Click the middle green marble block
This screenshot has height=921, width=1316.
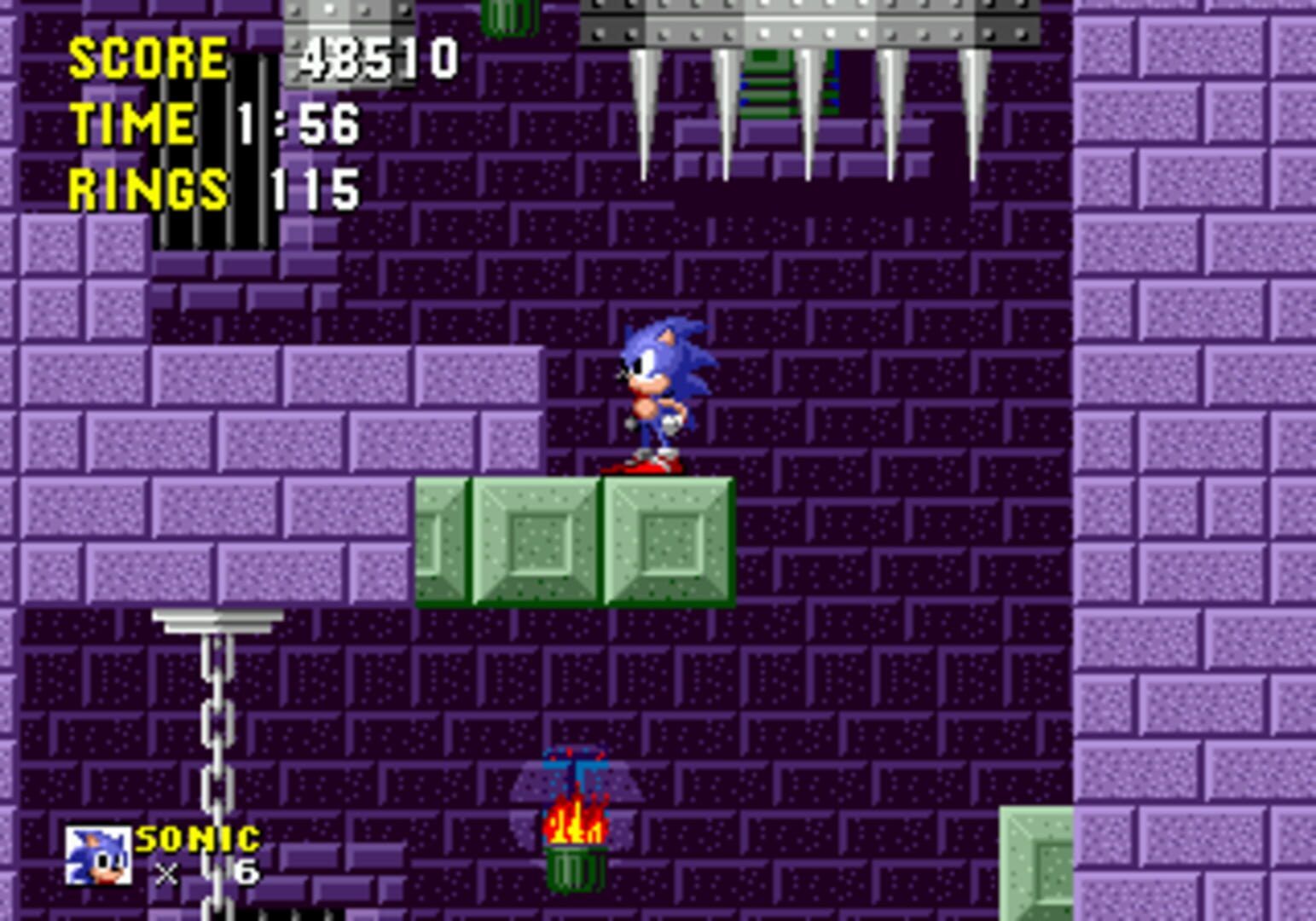click(537, 542)
